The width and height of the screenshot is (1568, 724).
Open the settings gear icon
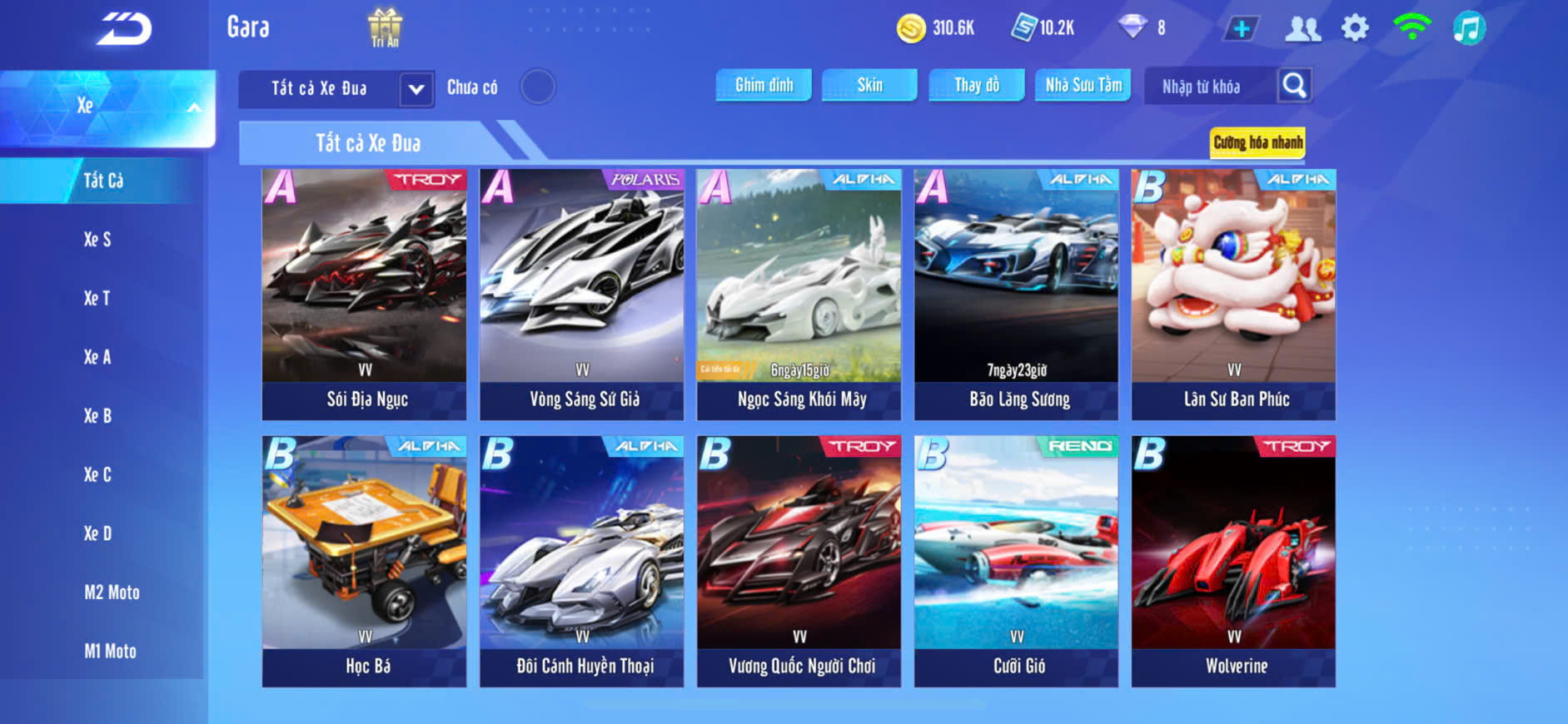coord(1355,28)
